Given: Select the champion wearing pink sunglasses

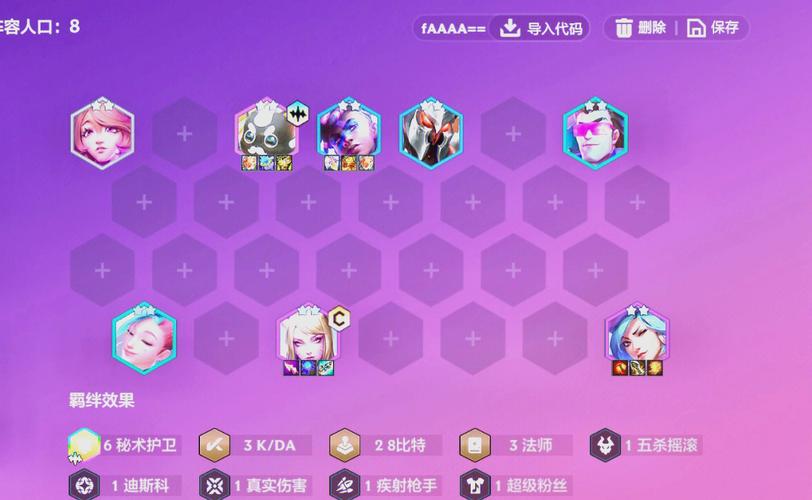Looking at the screenshot, I should point(595,133).
